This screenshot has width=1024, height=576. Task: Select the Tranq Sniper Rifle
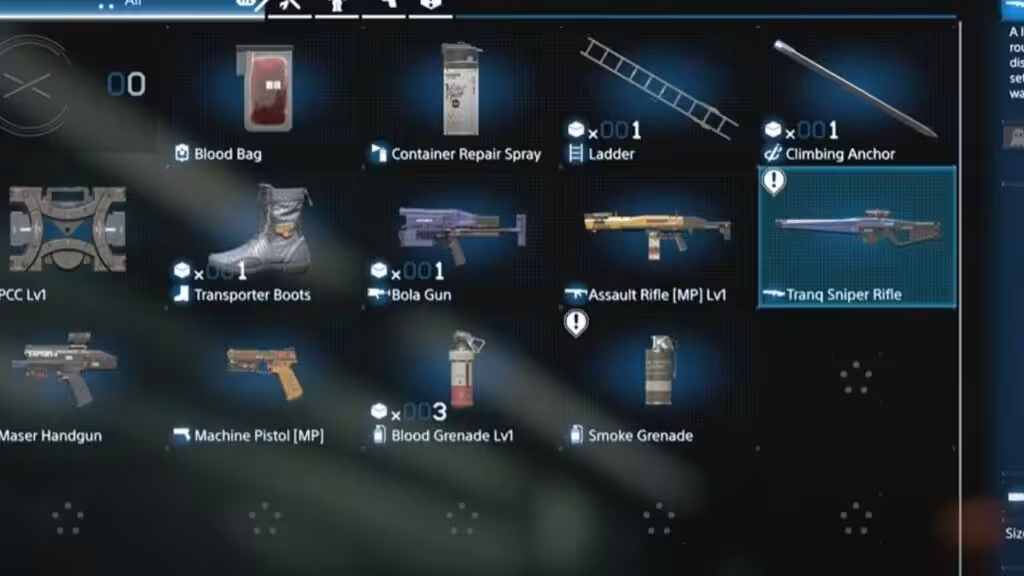(857, 238)
